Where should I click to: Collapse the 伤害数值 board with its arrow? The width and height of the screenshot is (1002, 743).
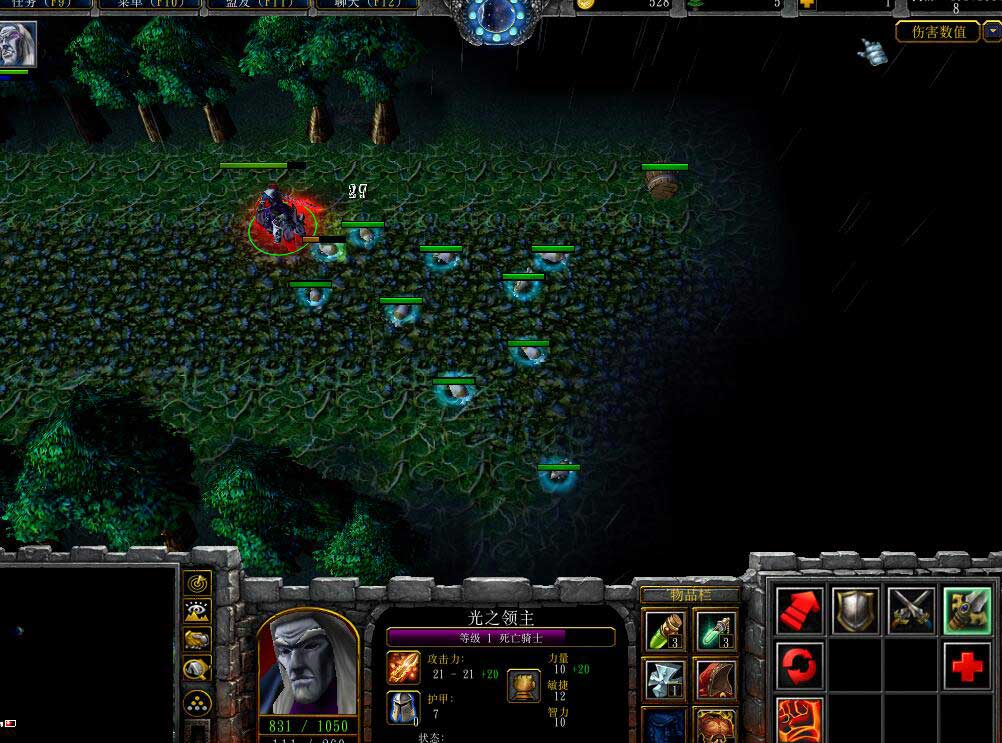point(992,32)
